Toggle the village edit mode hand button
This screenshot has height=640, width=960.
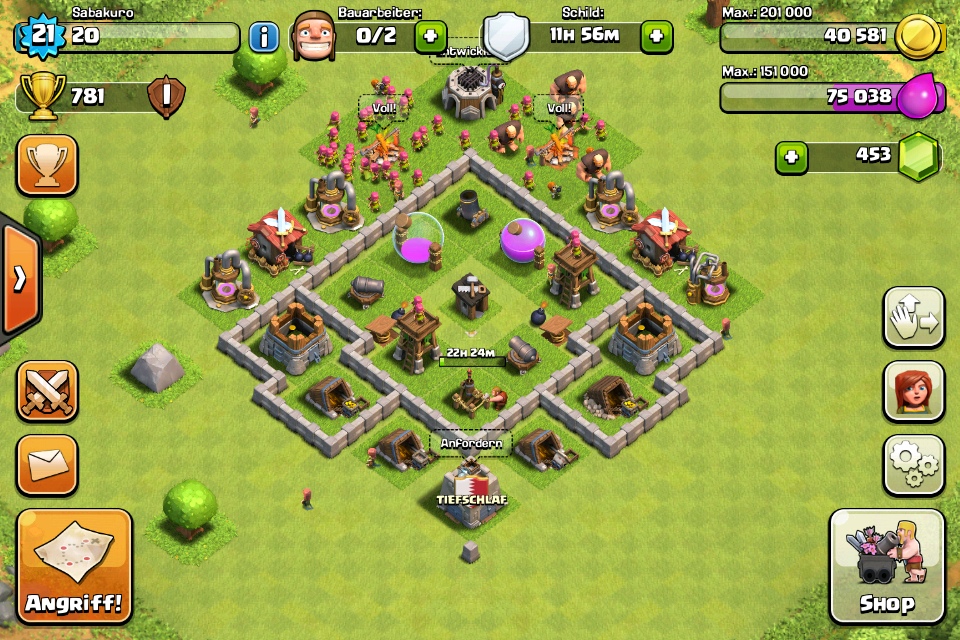[x=913, y=318]
